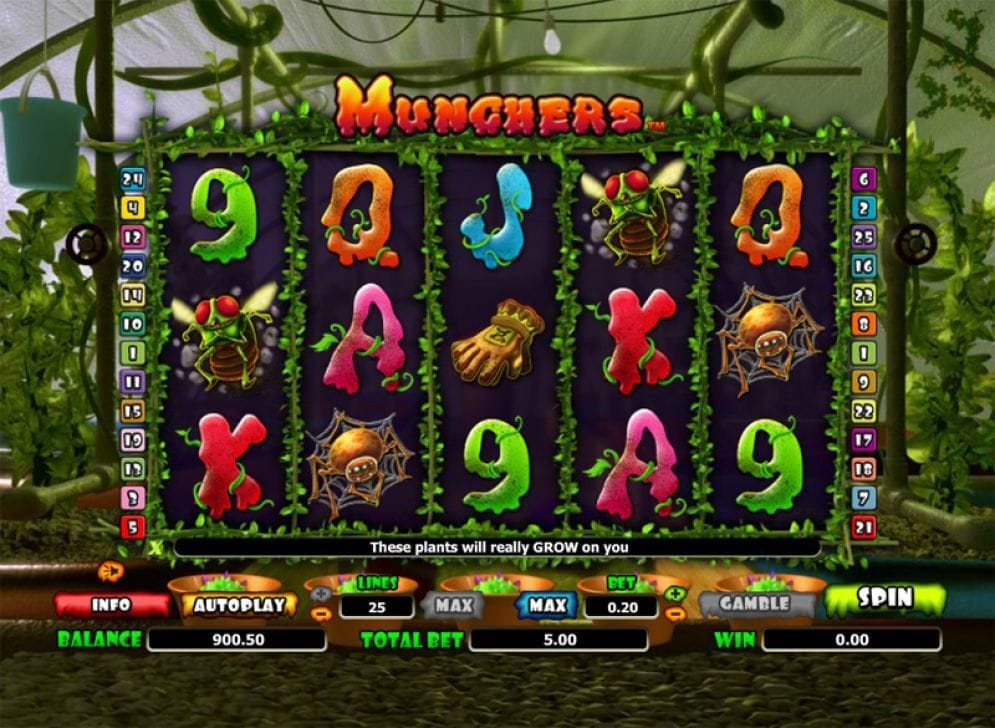This screenshot has height=728, width=995.
Task: Toggle sound with the orange speaker icon
Action: coord(109,571)
